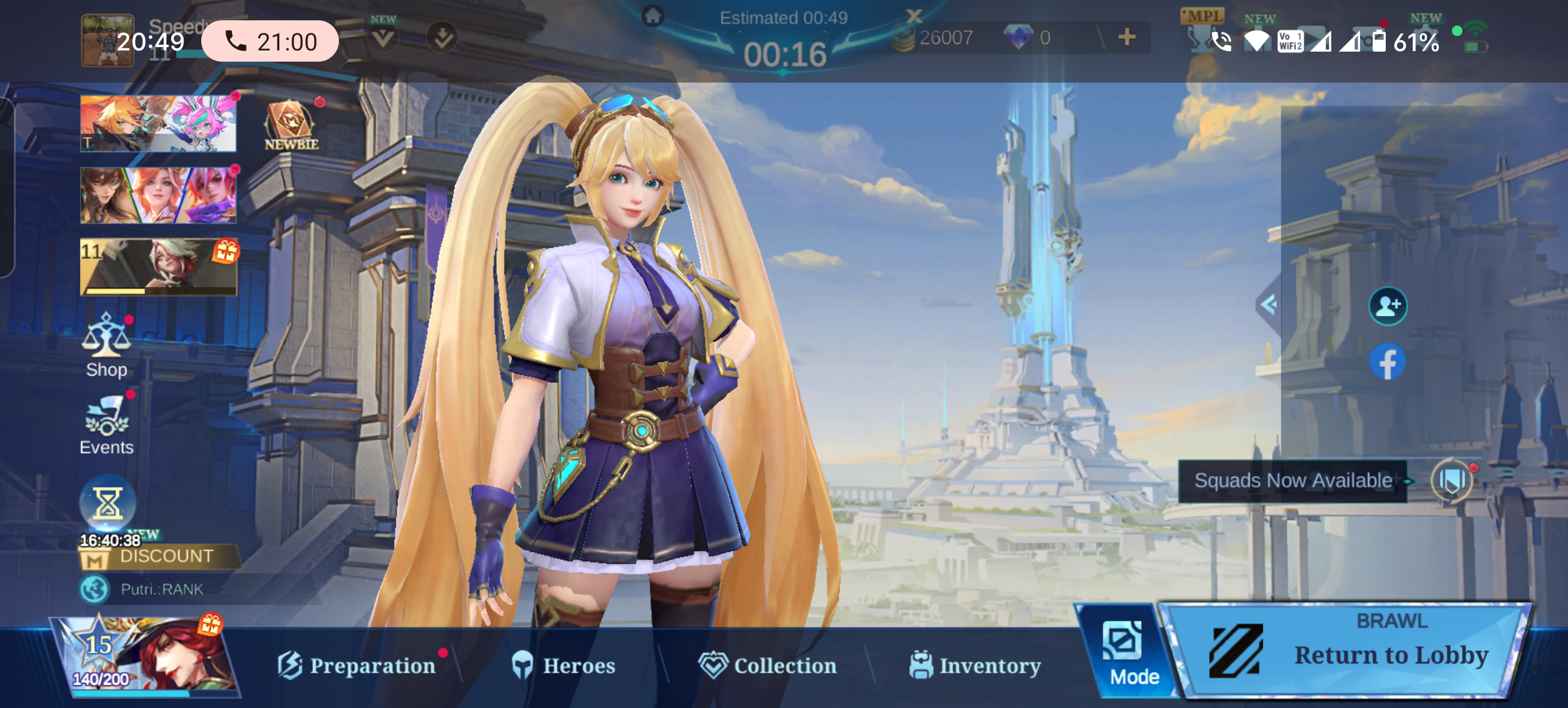1568x708 pixels.
Task: Open the Events menu
Action: pos(106,425)
